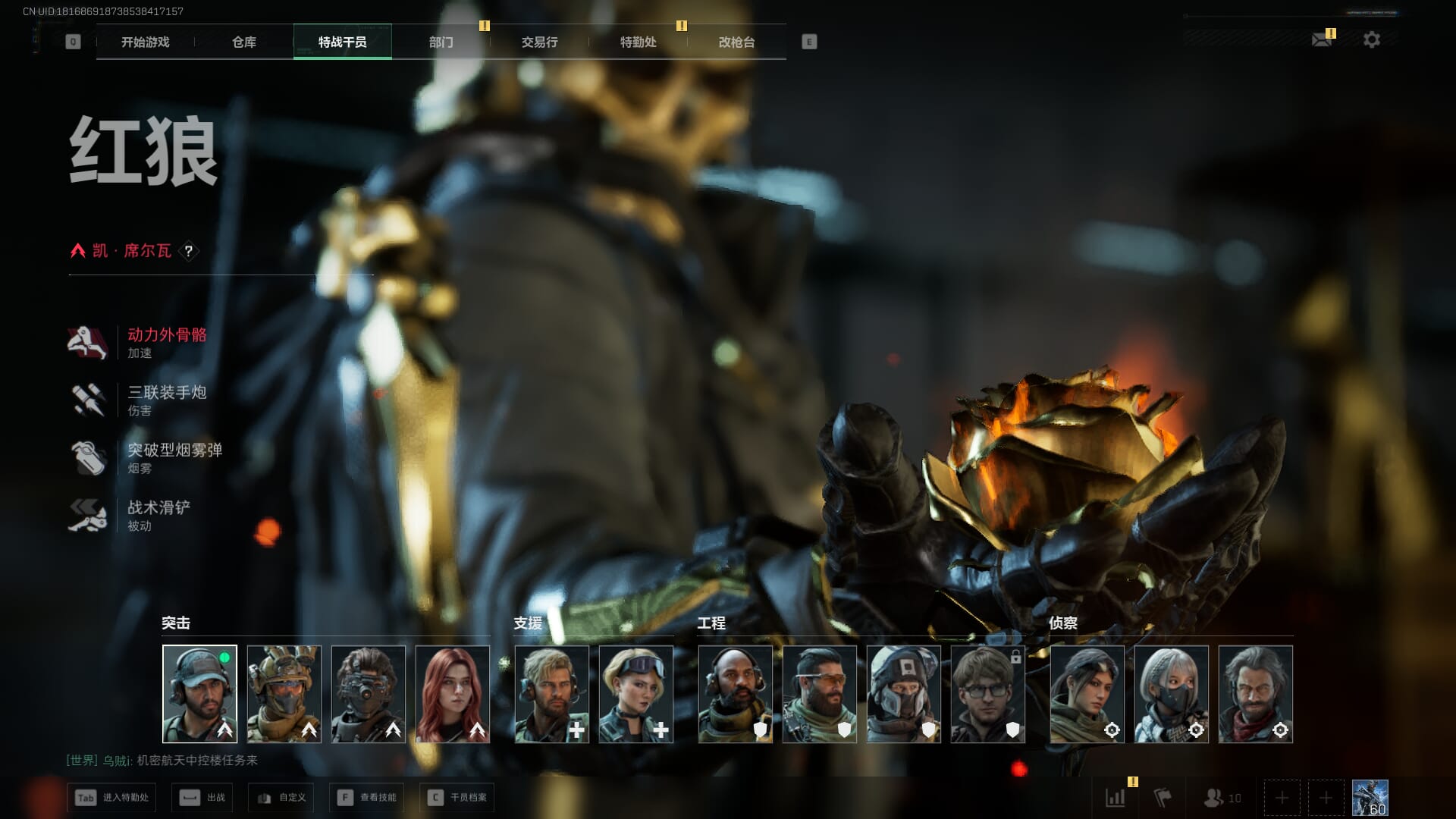Image resolution: width=1456 pixels, height=819 pixels.
Task: Open the 改枪台 gunsmith tab
Action: [736, 42]
